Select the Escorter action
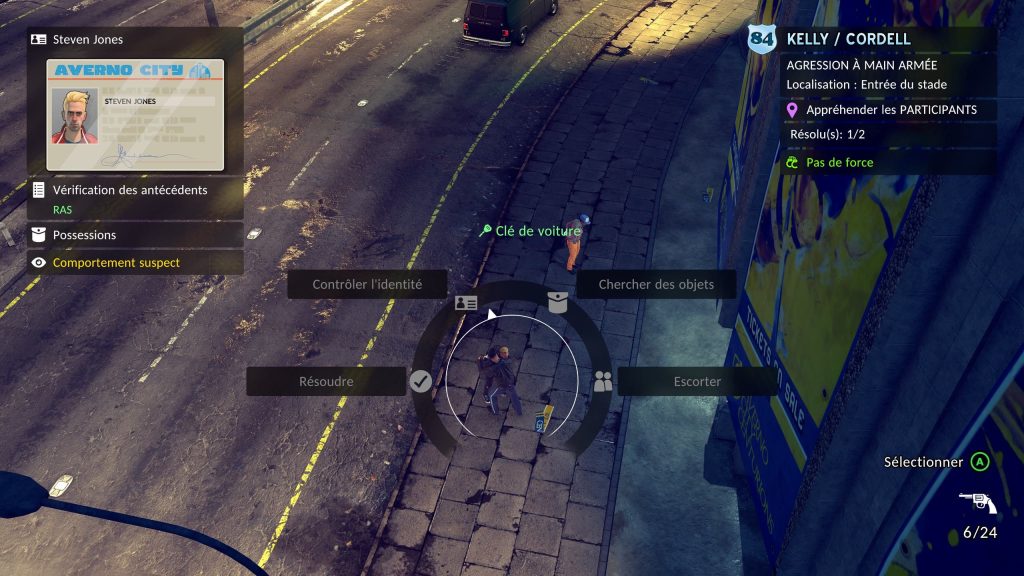Viewport: 1024px width, 576px height. tap(697, 381)
